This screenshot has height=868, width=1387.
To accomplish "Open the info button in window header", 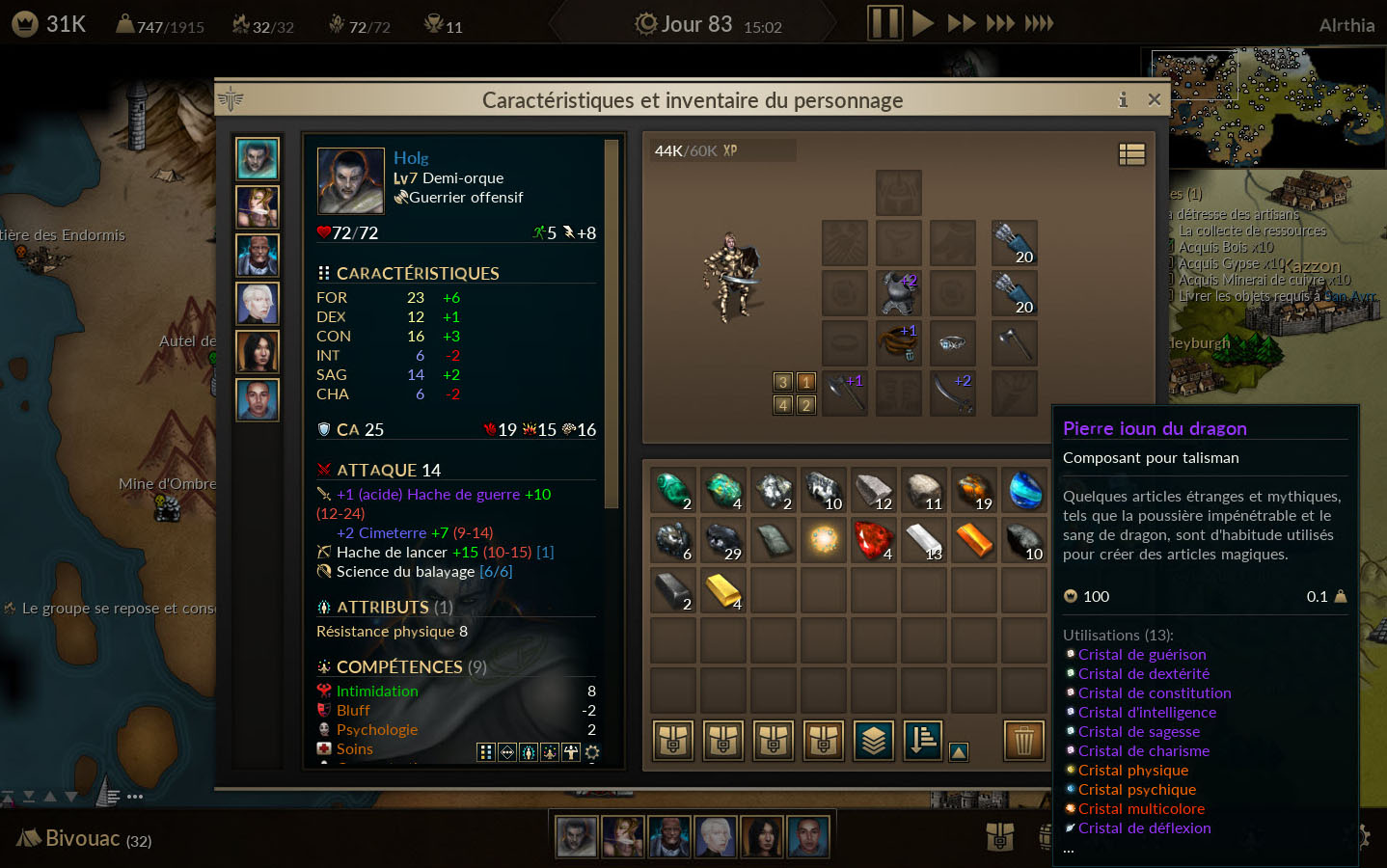I will click(x=1123, y=99).
